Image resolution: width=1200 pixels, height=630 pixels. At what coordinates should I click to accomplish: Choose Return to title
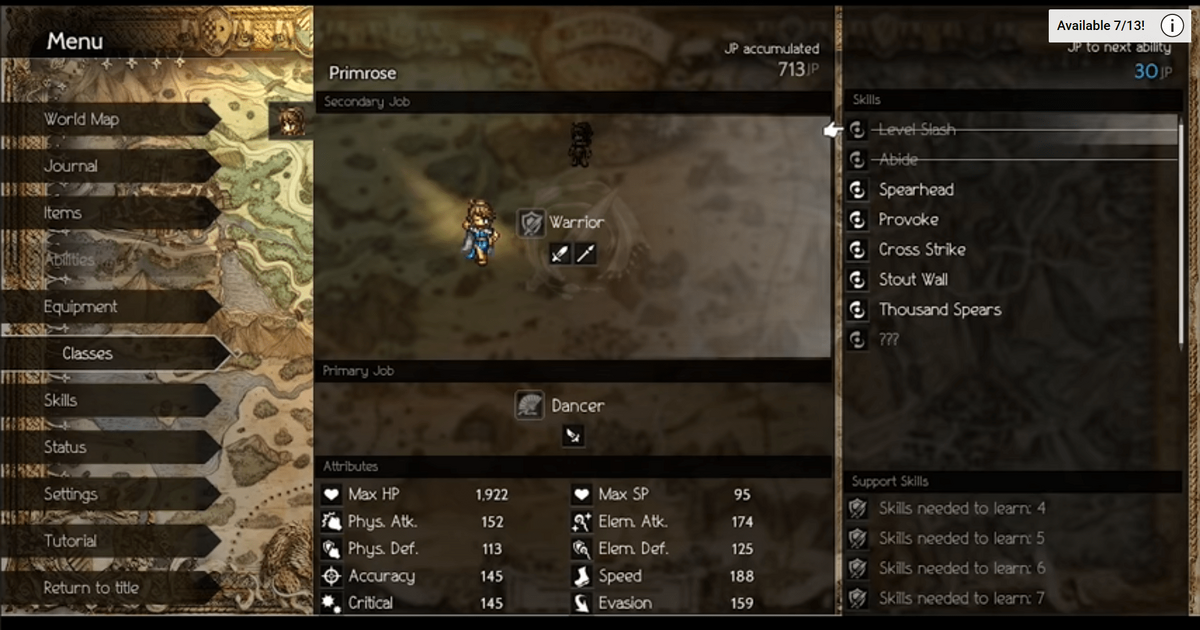(x=92, y=588)
